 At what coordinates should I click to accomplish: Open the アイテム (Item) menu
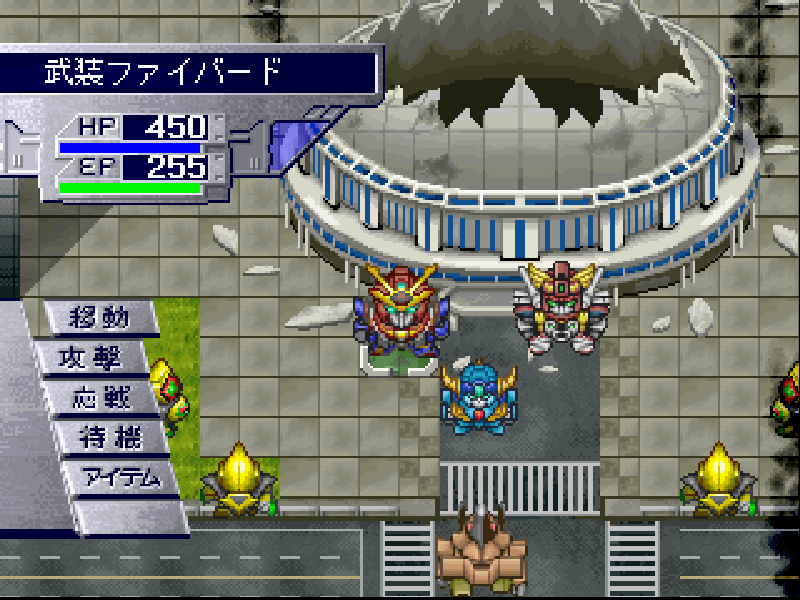[x=122, y=477]
